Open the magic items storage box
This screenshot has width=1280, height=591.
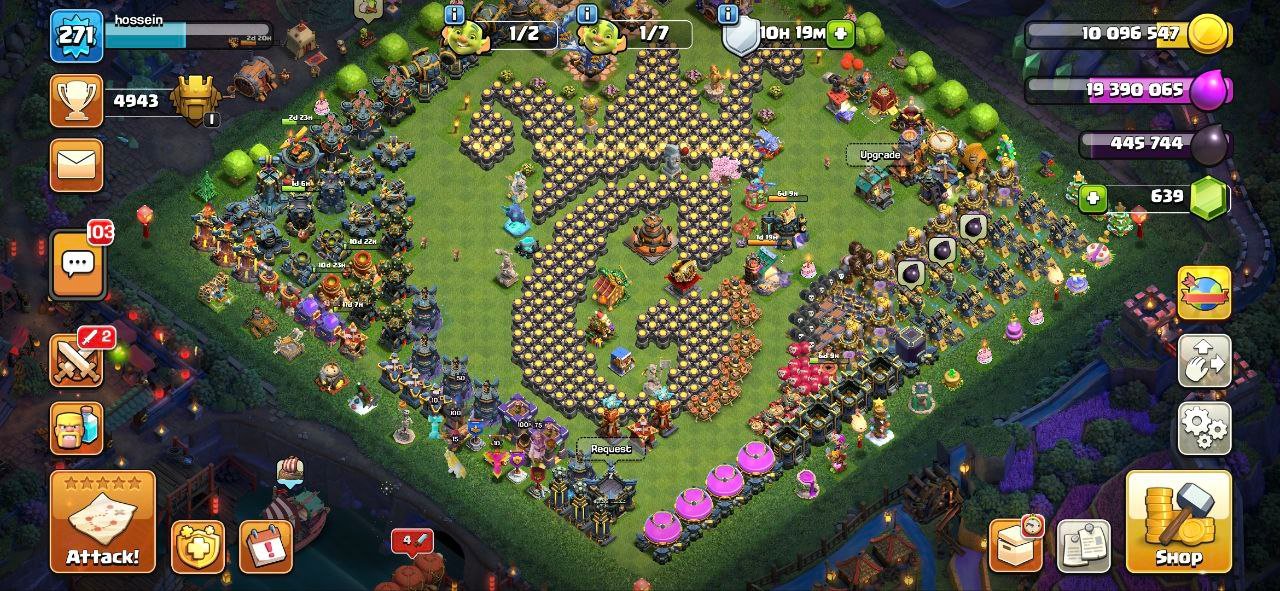coord(1016,546)
